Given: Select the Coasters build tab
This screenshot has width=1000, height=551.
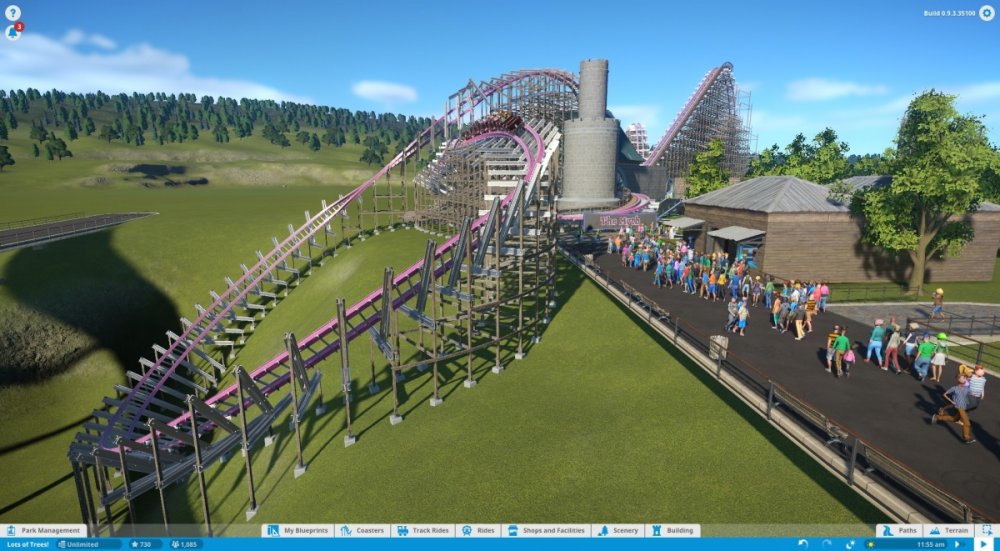Looking at the screenshot, I should tap(362, 531).
